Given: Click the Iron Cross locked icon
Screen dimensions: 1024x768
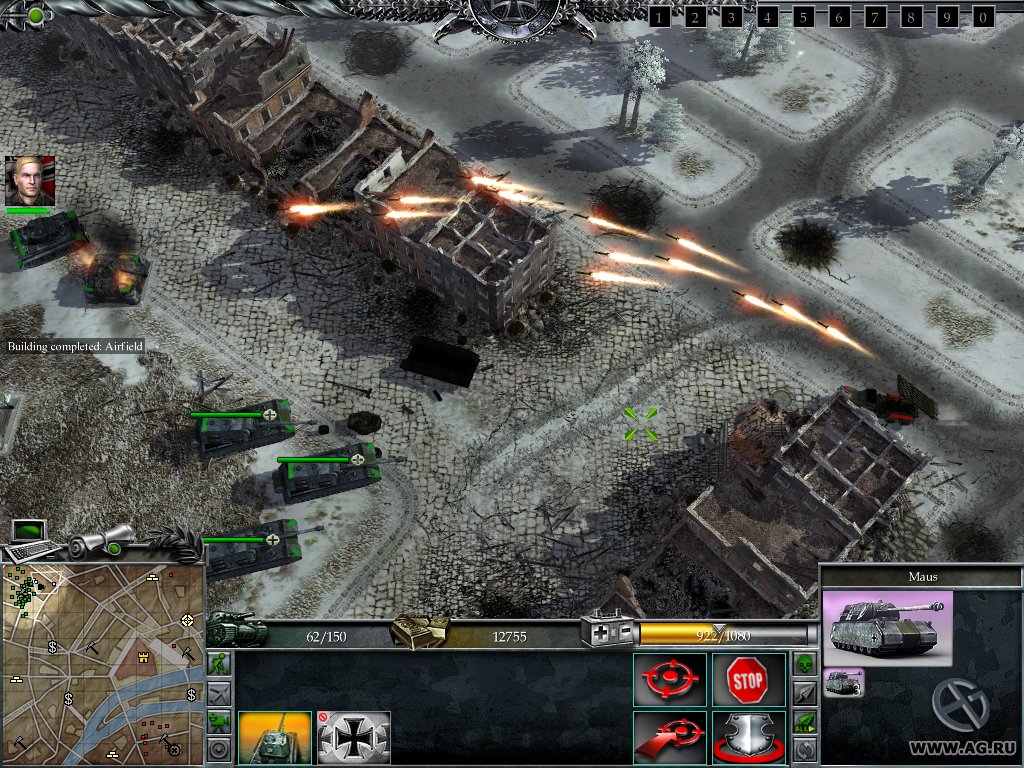Looking at the screenshot, I should [x=354, y=738].
